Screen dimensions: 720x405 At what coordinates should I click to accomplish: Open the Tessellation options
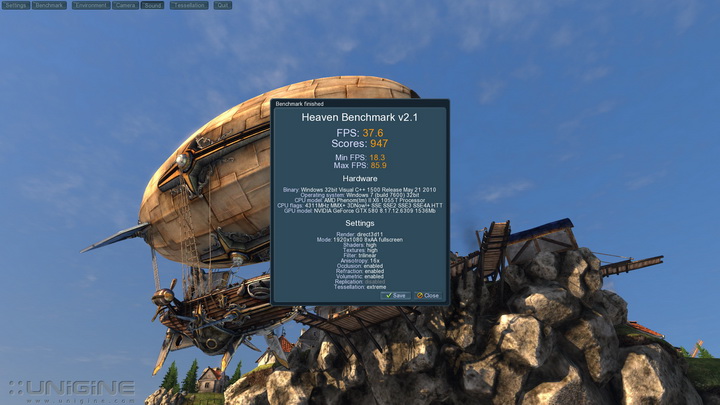click(x=188, y=5)
